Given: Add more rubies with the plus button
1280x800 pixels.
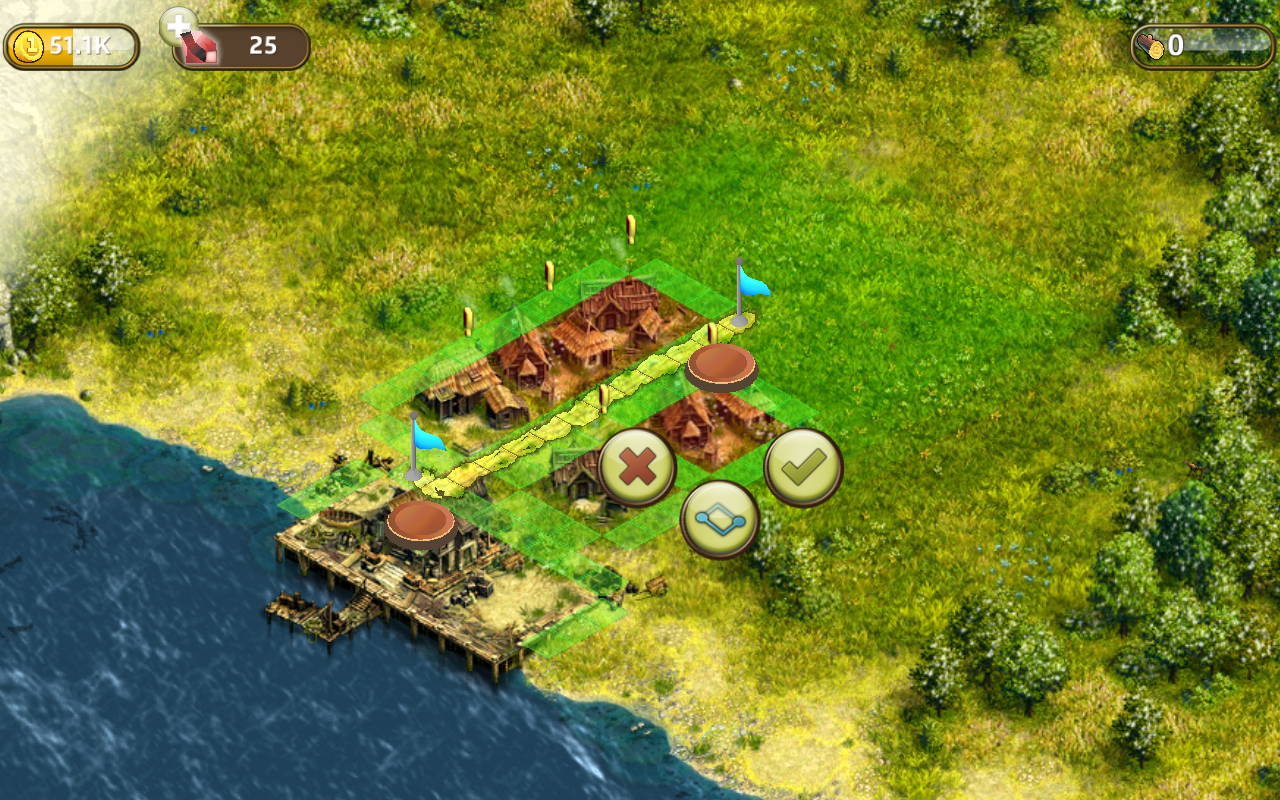Looking at the screenshot, I should coord(178,25).
